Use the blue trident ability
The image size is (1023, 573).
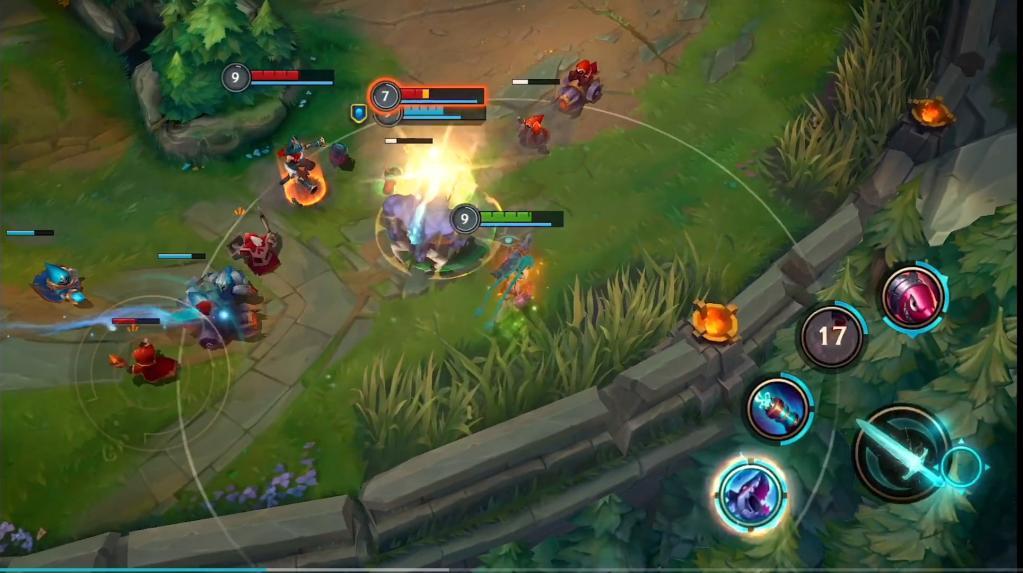click(x=778, y=408)
